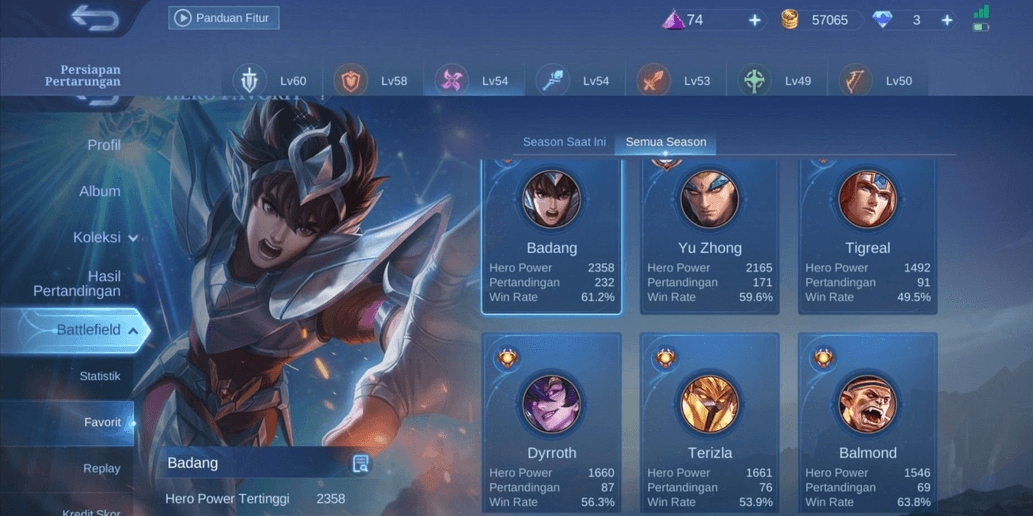The height and width of the screenshot is (516, 1033).
Task: Add more diamonds with plus button
Action: click(x=946, y=20)
